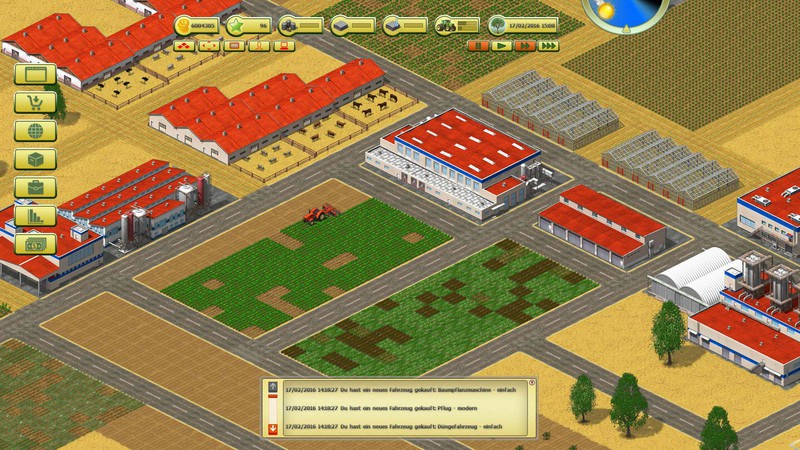The width and height of the screenshot is (800, 450).
Task: Set game speed to triple fast-forward
Action: pos(547,45)
